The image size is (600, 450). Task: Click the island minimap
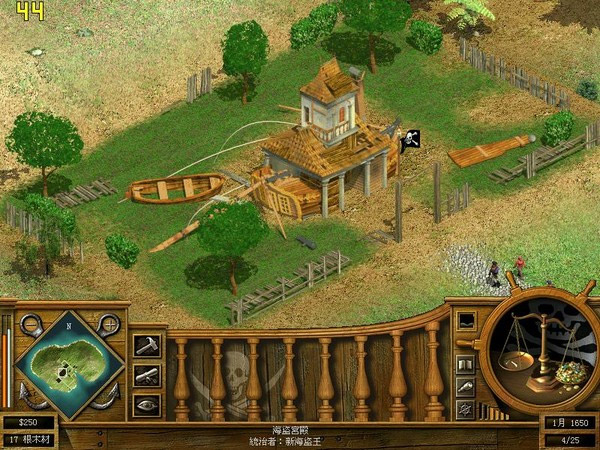pos(69,364)
